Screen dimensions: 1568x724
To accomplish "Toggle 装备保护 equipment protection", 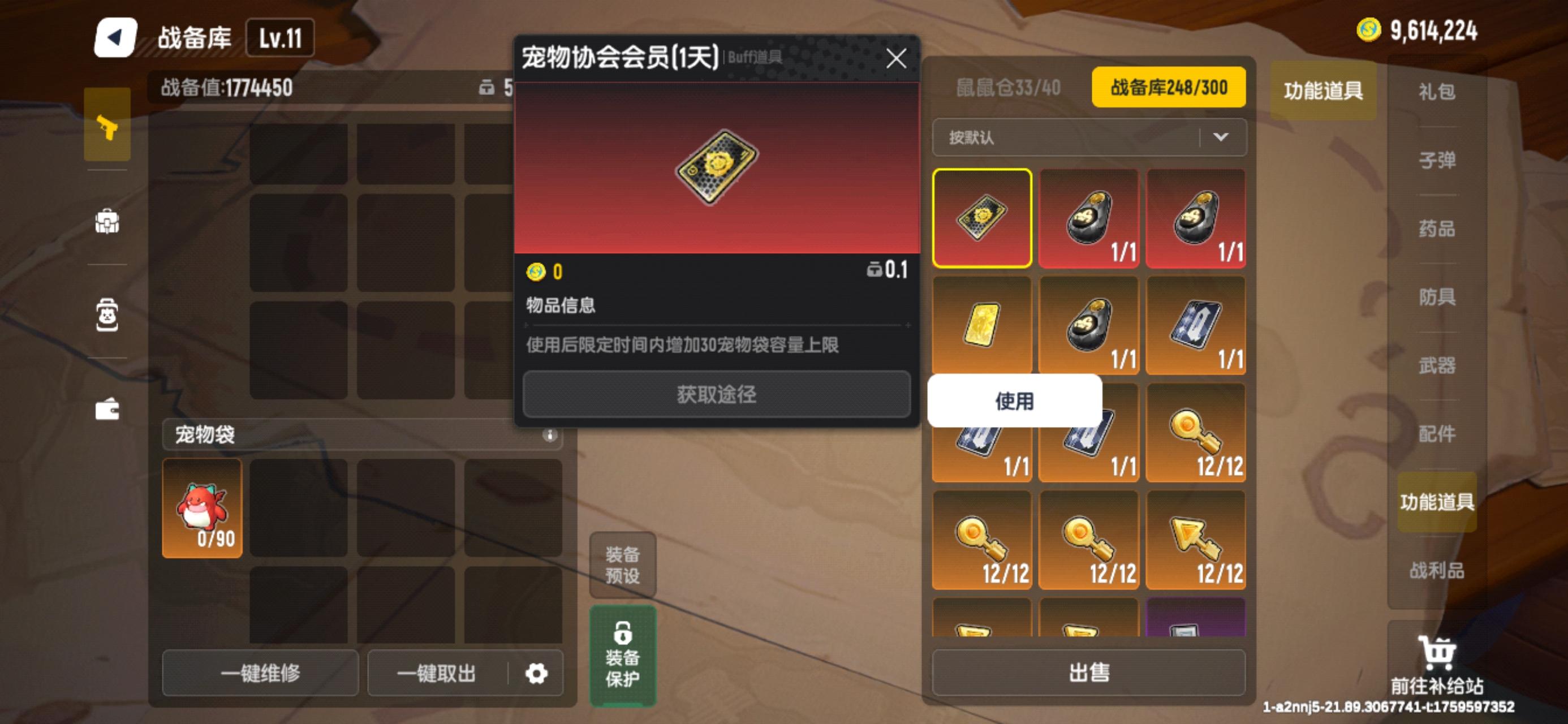I will click(x=622, y=654).
